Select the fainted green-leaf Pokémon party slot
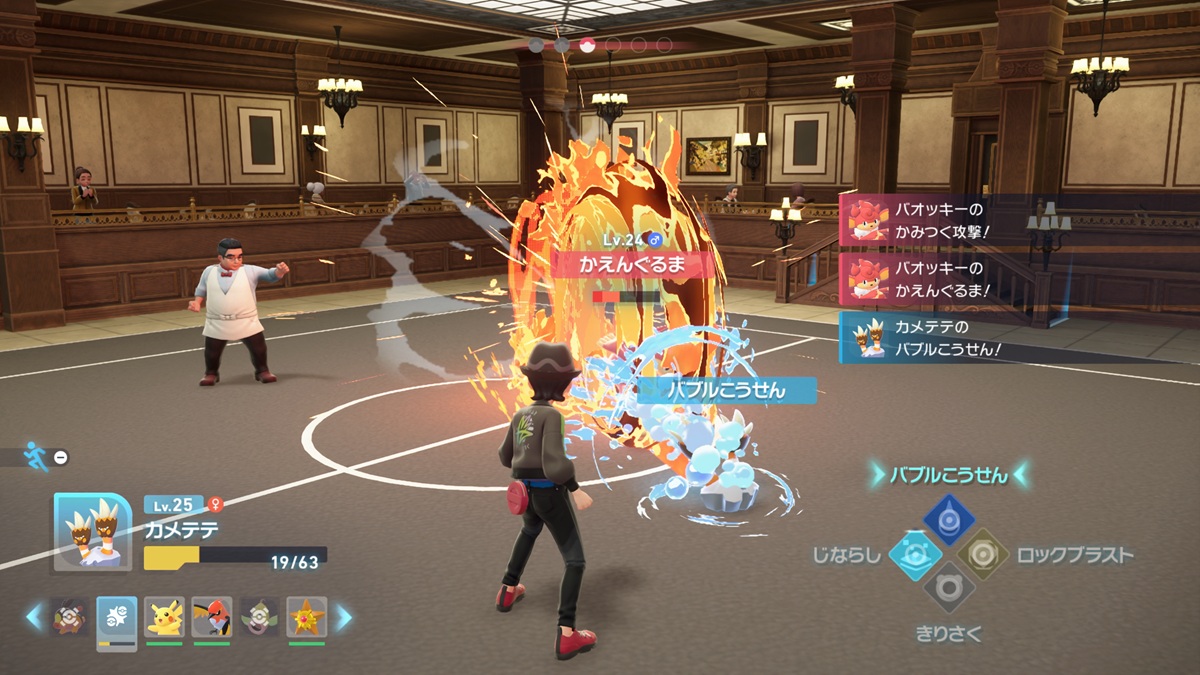 point(259,618)
